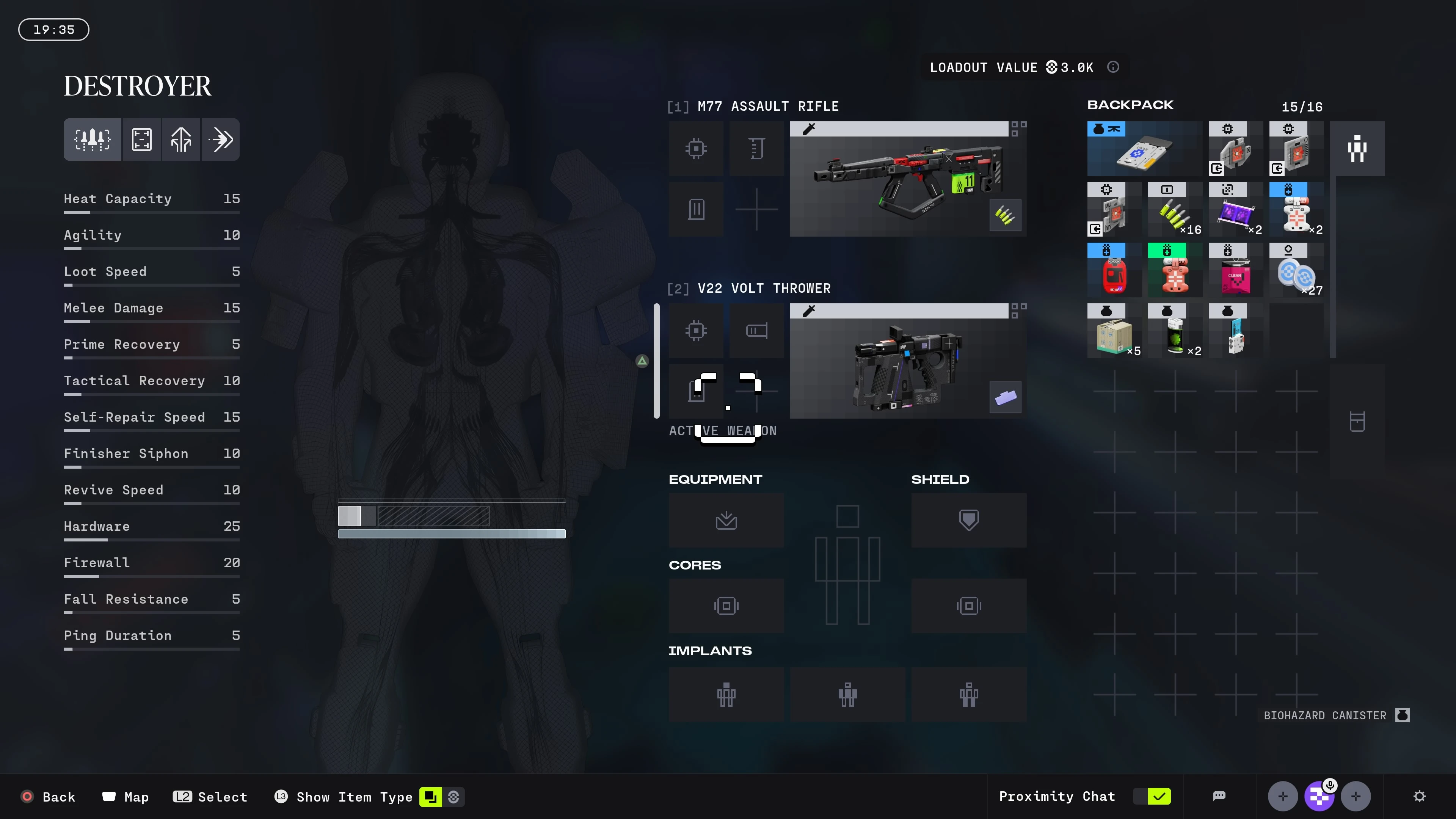Pick the cardboard box stack of 5
Image resolution: width=1456 pixels, height=819 pixels.
click(x=1114, y=331)
